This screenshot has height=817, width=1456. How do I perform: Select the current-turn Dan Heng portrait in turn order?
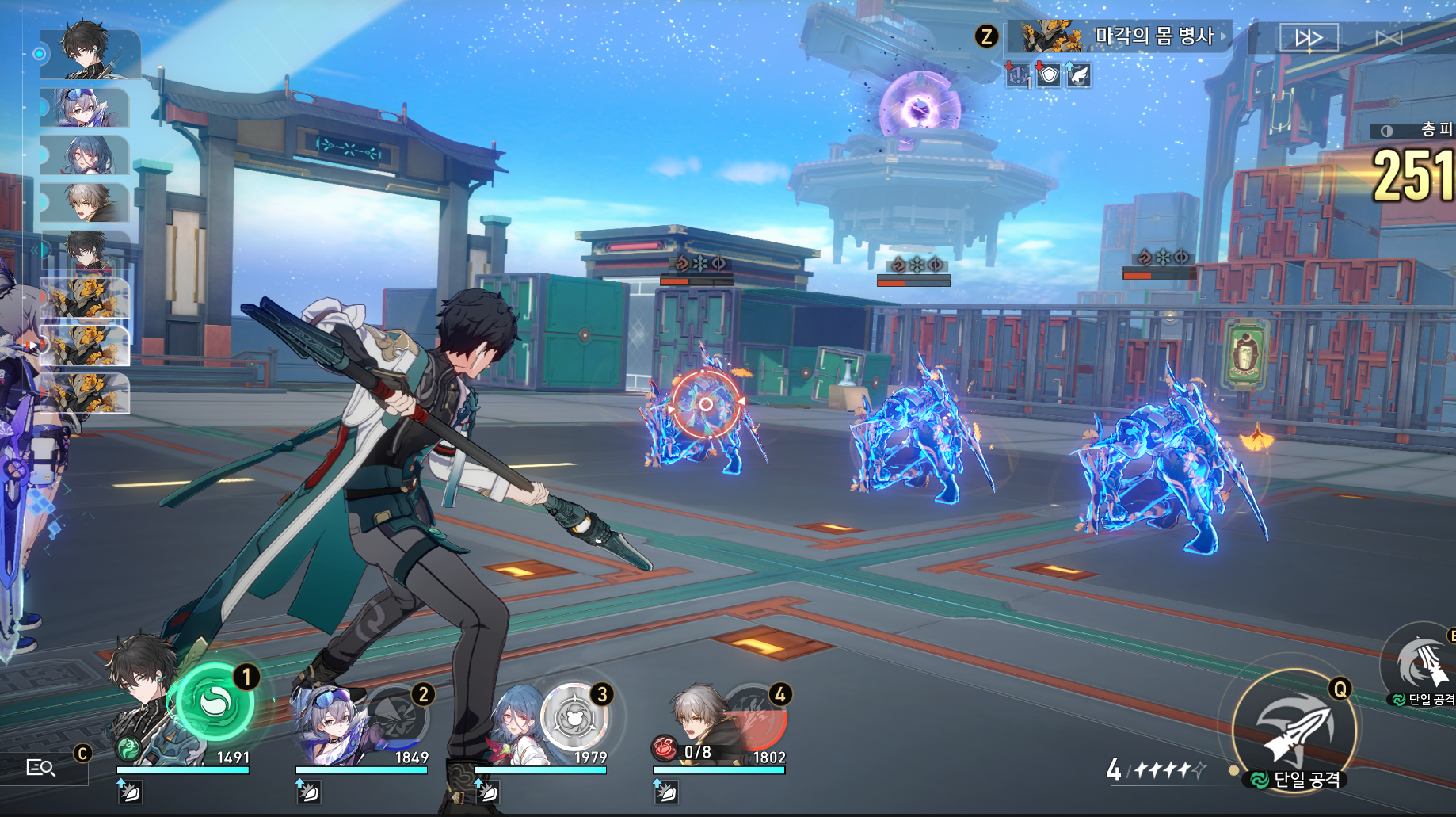90,53
